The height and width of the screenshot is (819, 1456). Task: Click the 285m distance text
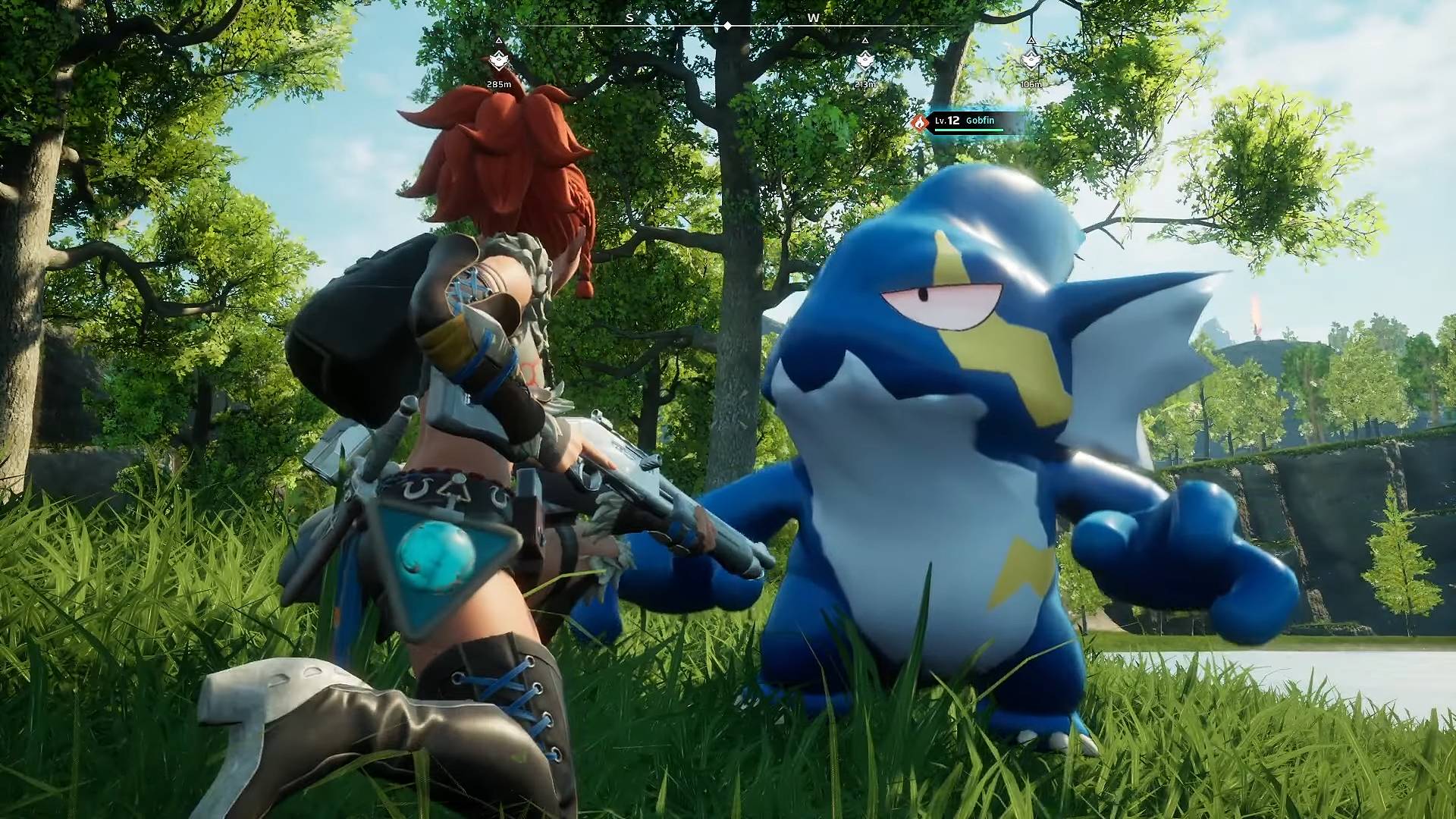499,84
